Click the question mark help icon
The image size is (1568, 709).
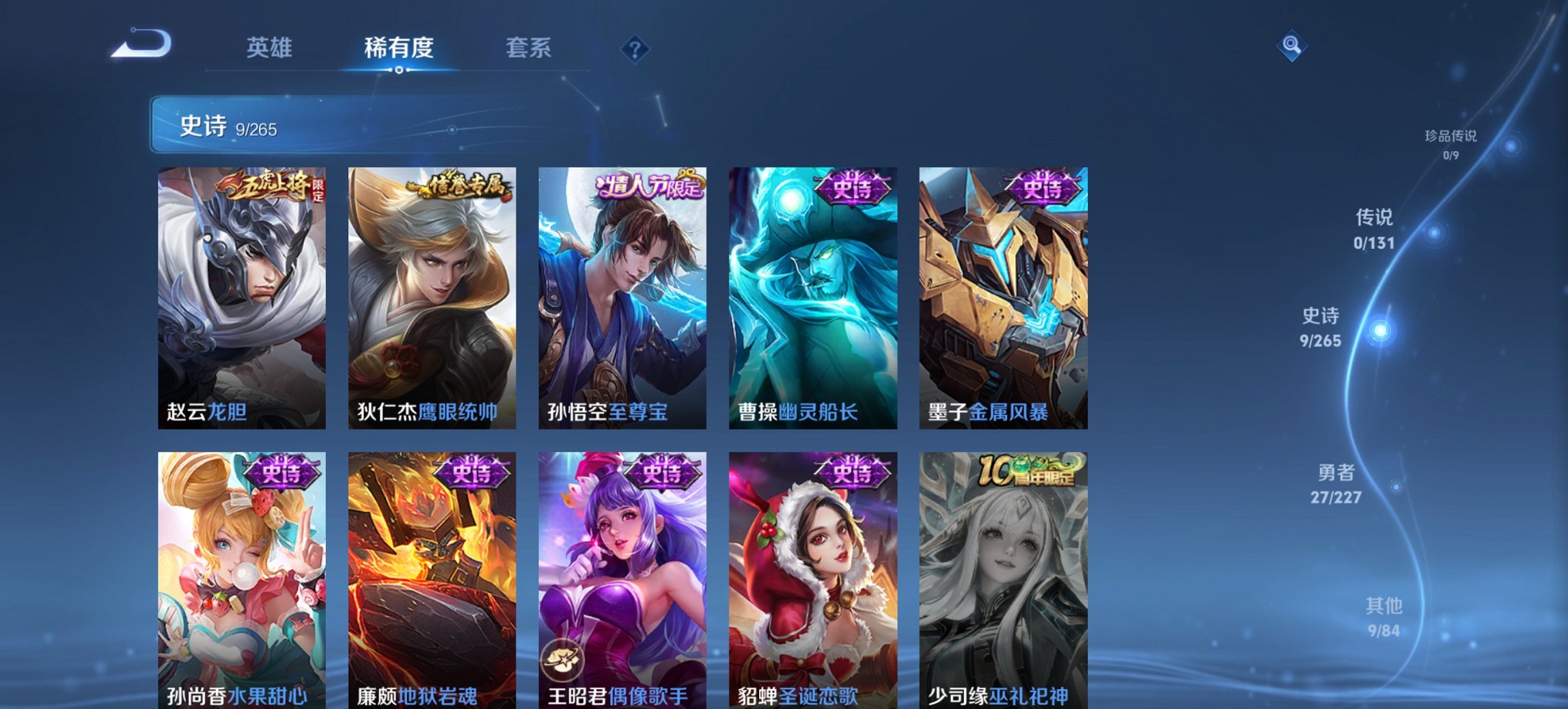click(x=635, y=49)
